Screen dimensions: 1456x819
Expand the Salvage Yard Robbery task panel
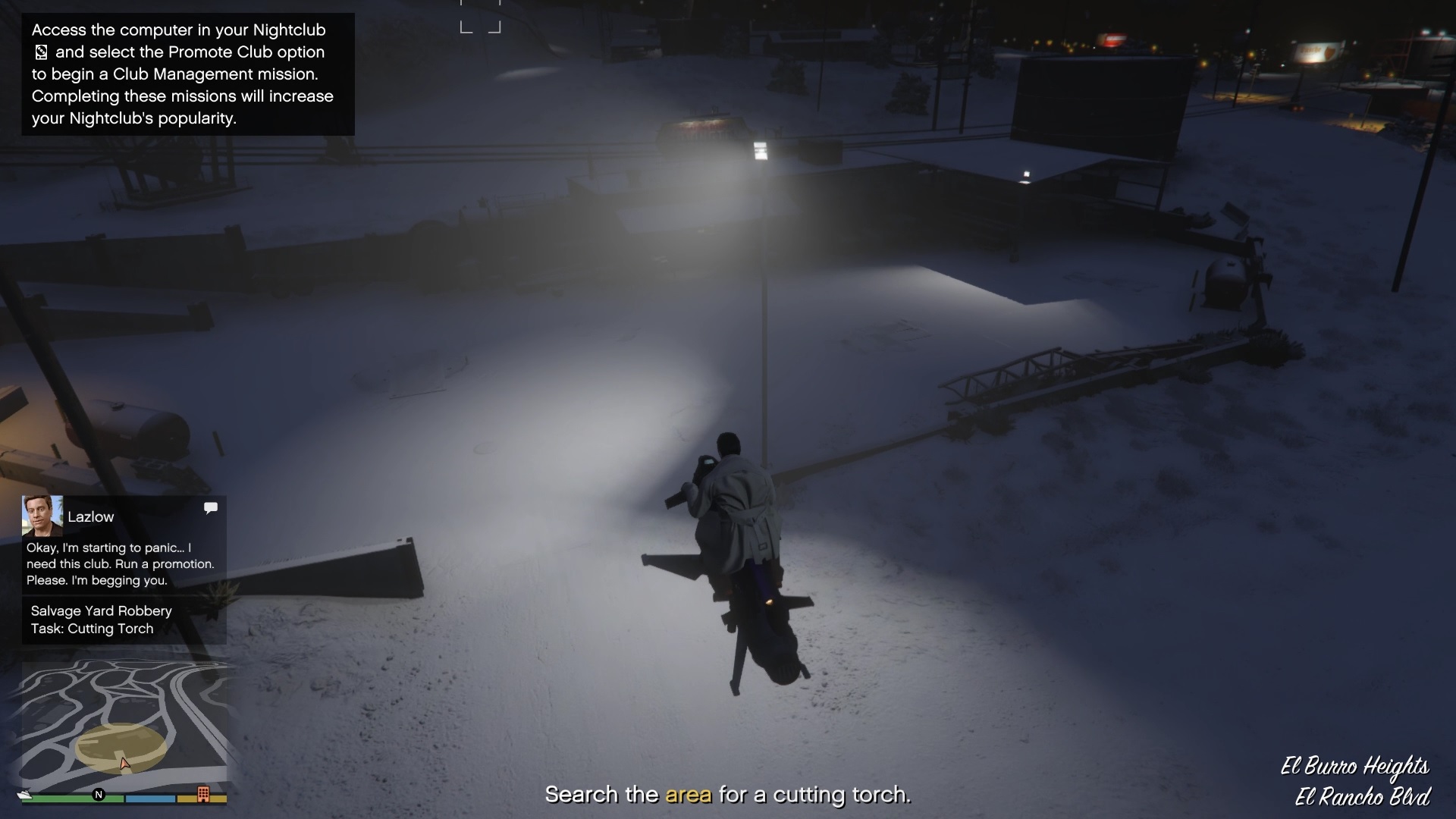[101, 620]
